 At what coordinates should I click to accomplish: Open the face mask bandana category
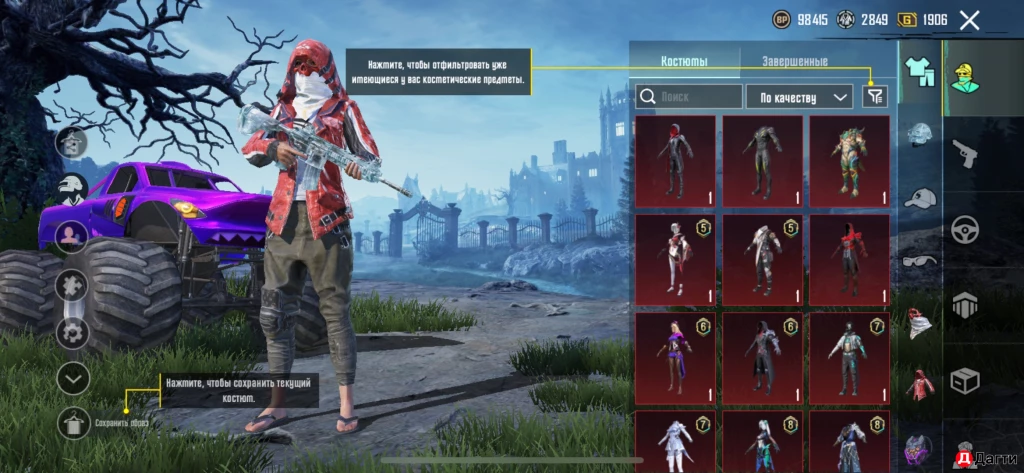tap(920, 322)
